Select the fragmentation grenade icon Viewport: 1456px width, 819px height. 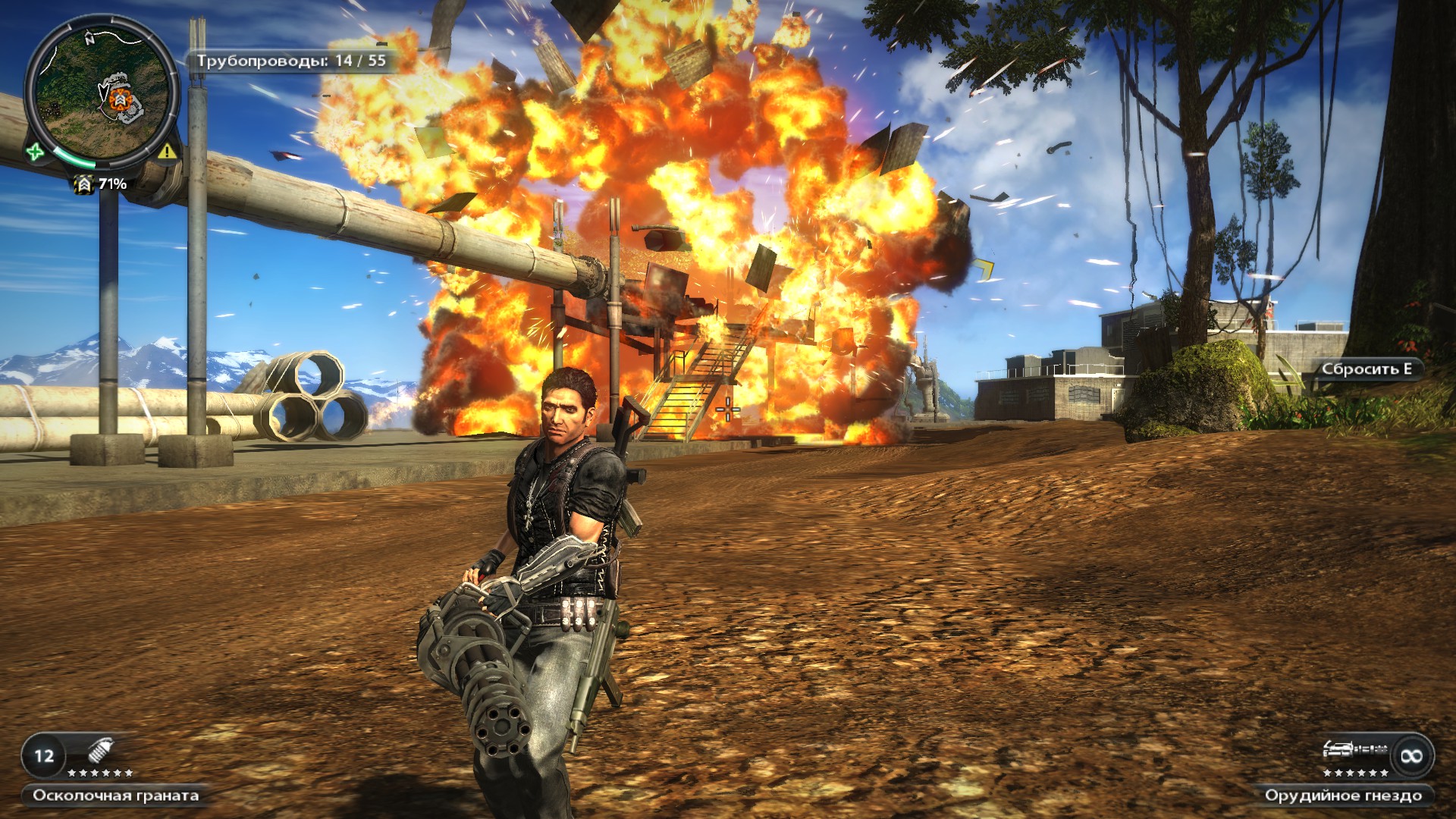pos(99,752)
